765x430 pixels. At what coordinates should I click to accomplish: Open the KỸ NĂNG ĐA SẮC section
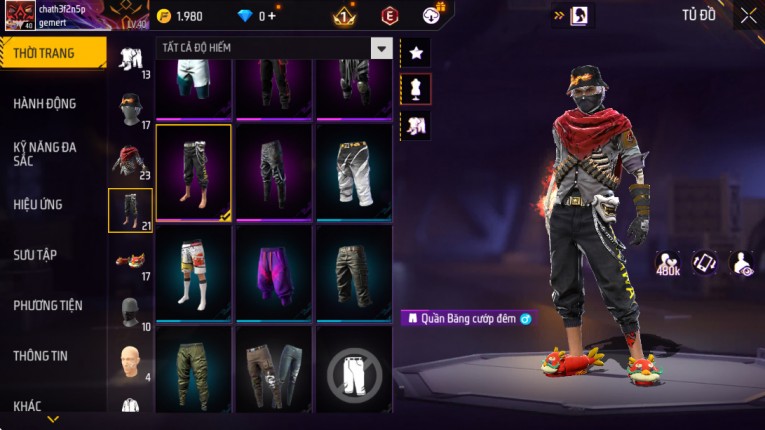pyautogui.click(x=46, y=154)
